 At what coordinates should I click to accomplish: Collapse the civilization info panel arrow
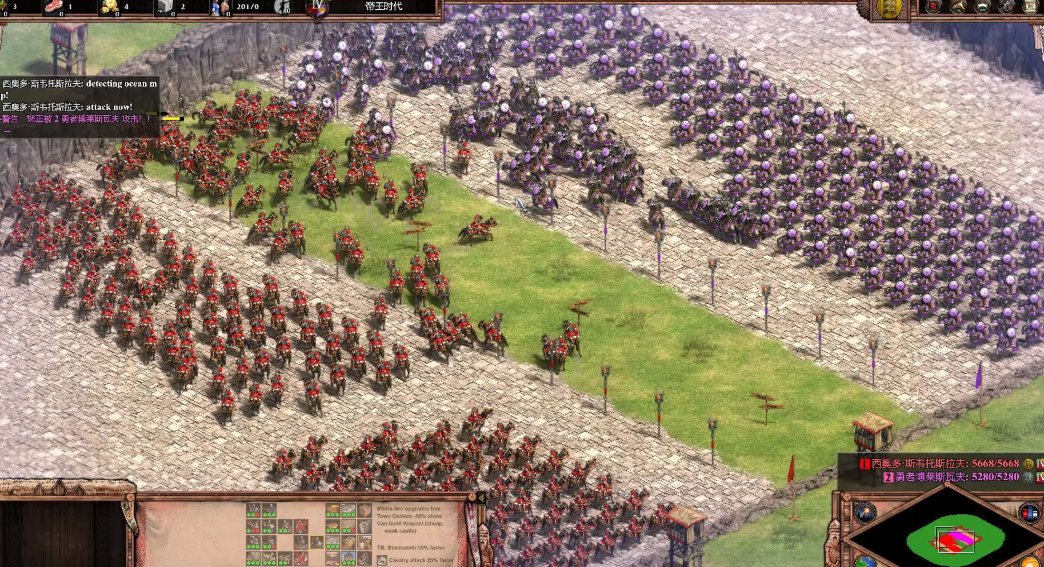481,498
